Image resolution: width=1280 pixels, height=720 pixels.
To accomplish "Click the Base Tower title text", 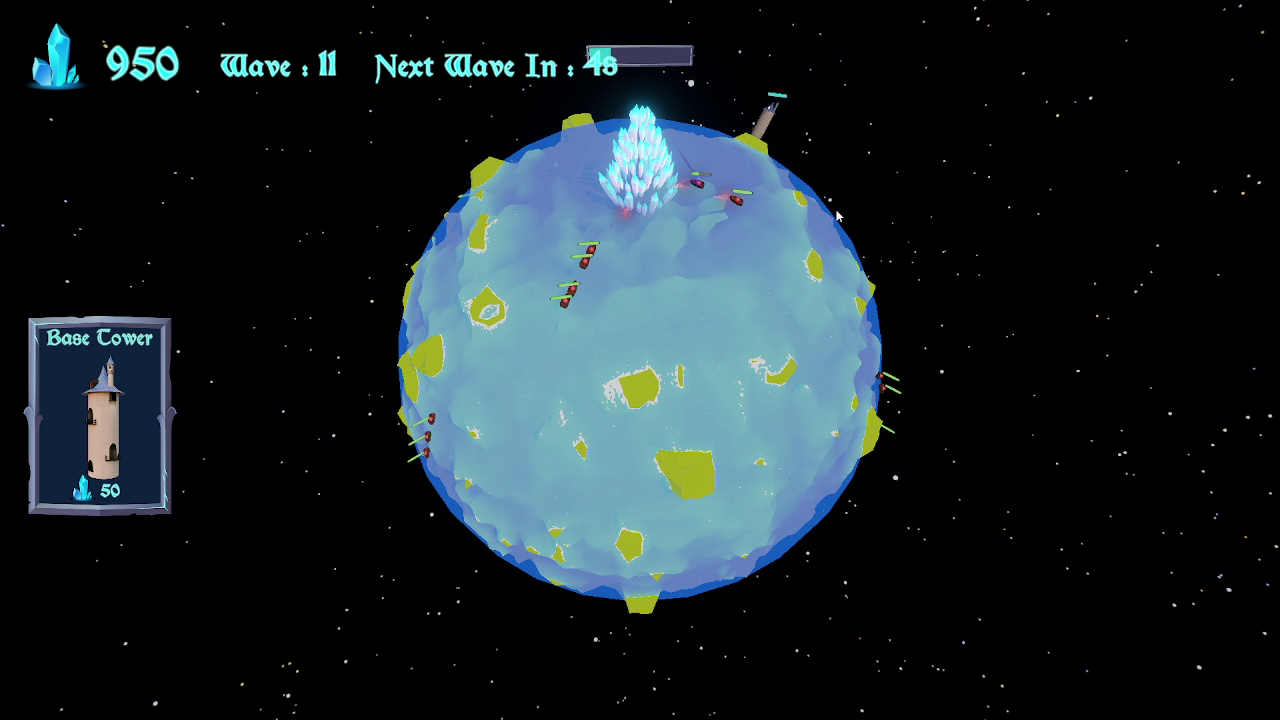I will (98, 338).
